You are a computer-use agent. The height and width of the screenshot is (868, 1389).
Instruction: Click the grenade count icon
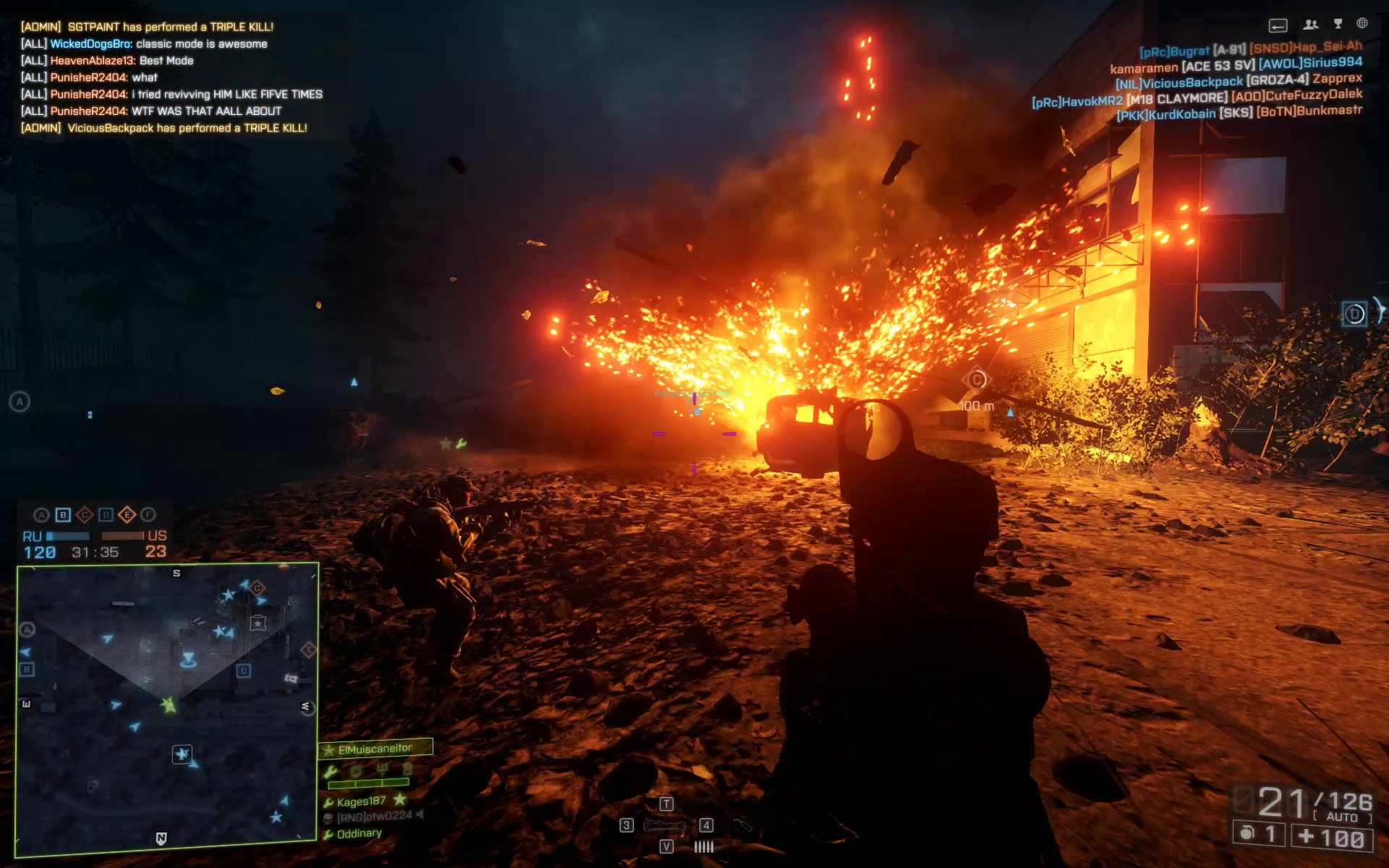(x=1247, y=833)
